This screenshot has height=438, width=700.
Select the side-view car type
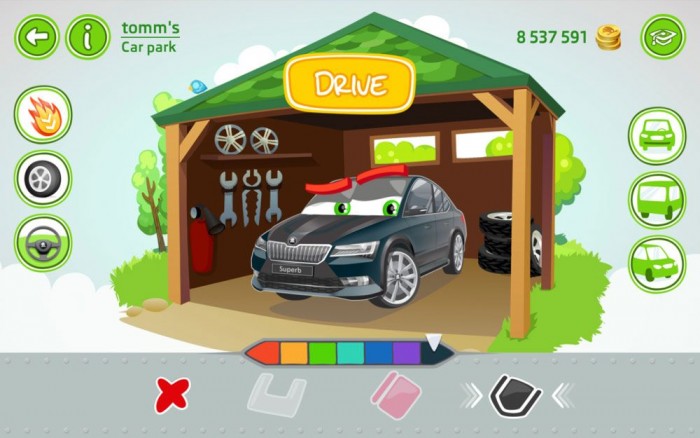coord(657,263)
